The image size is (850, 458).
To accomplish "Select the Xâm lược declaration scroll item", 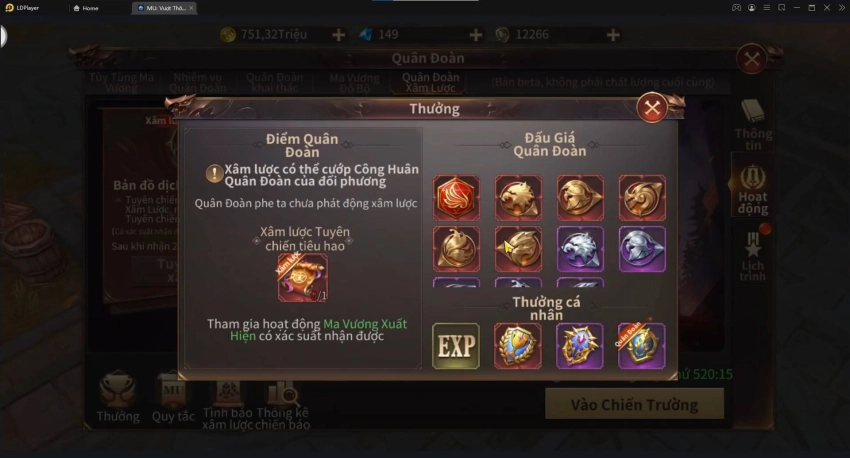I will click(x=302, y=277).
